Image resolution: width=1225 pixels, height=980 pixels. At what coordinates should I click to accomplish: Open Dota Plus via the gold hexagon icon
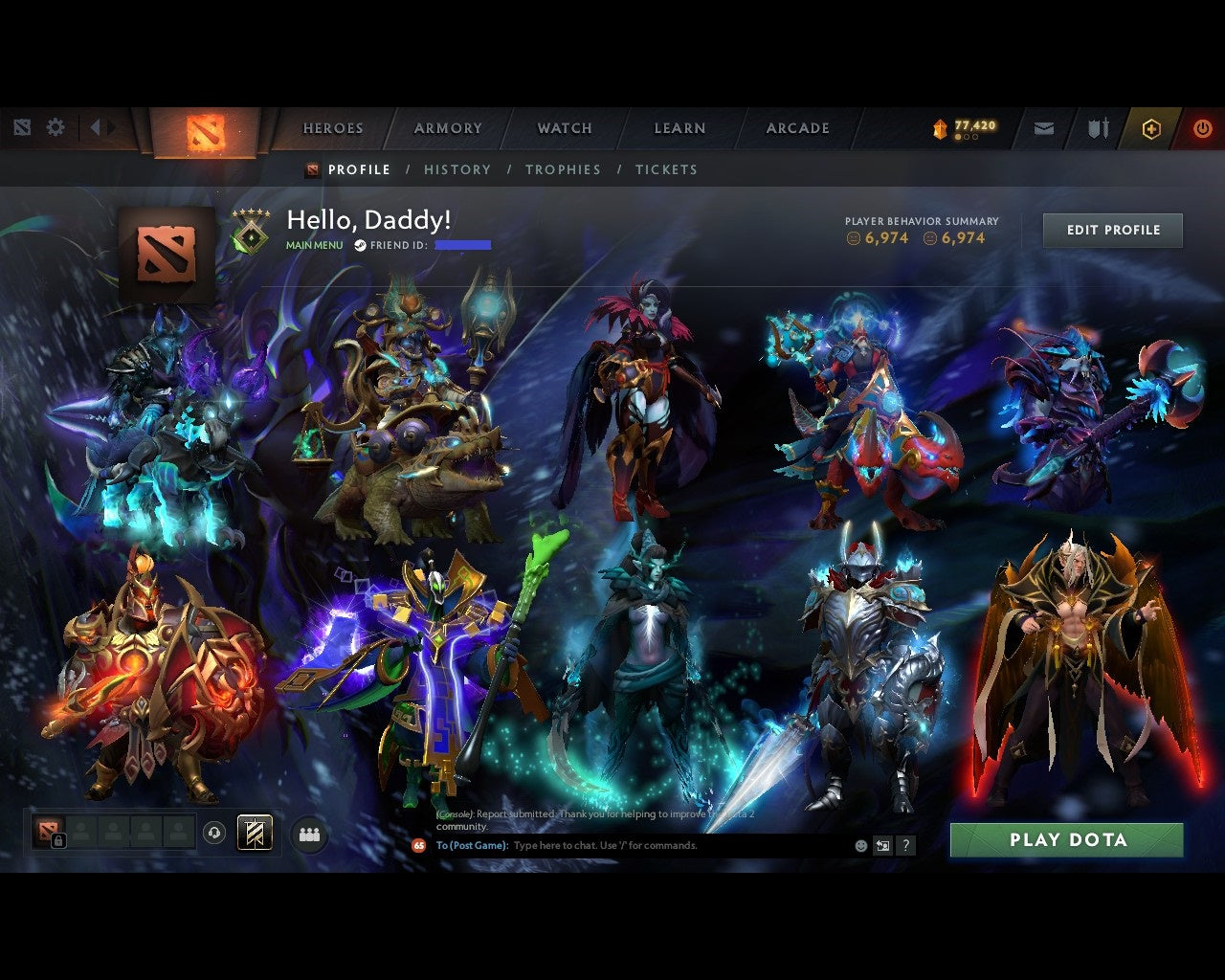tap(1151, 127)
